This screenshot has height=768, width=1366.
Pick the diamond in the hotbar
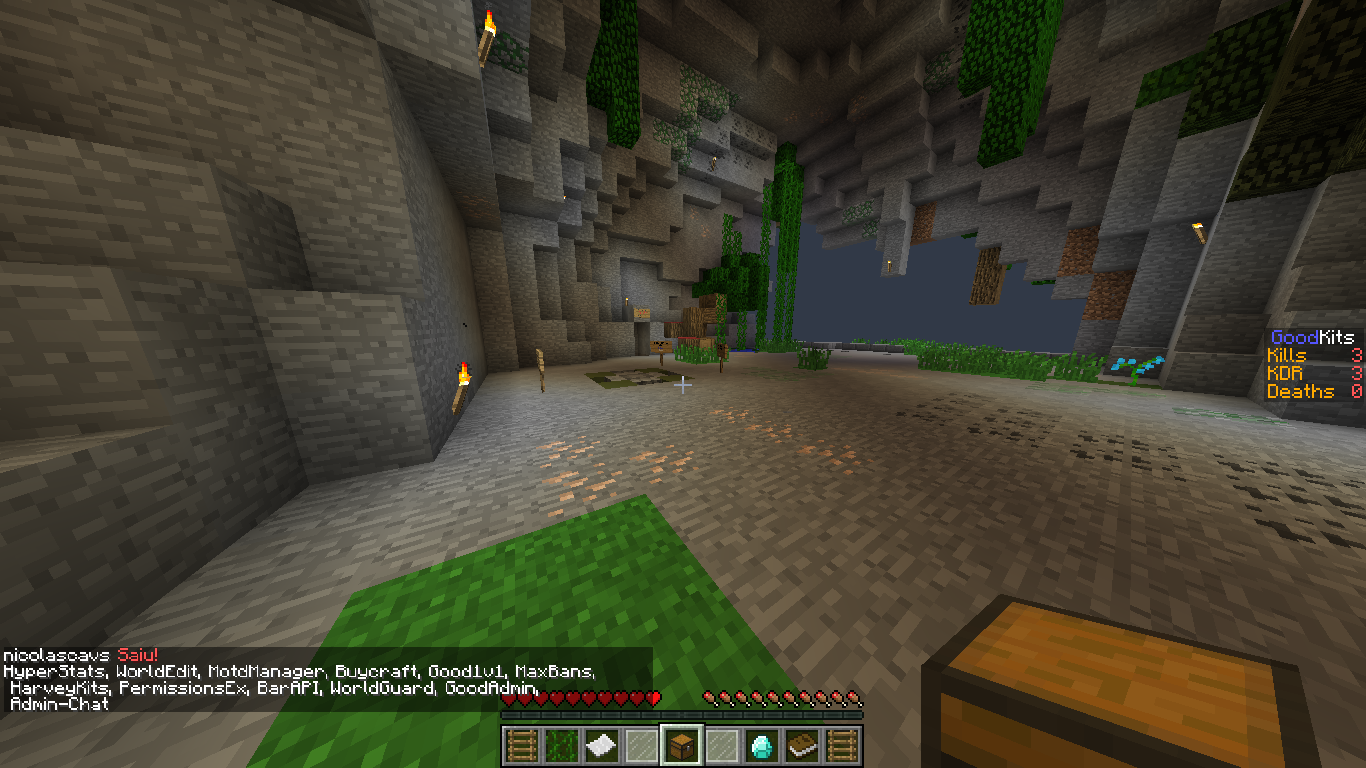tap(761, 744)
